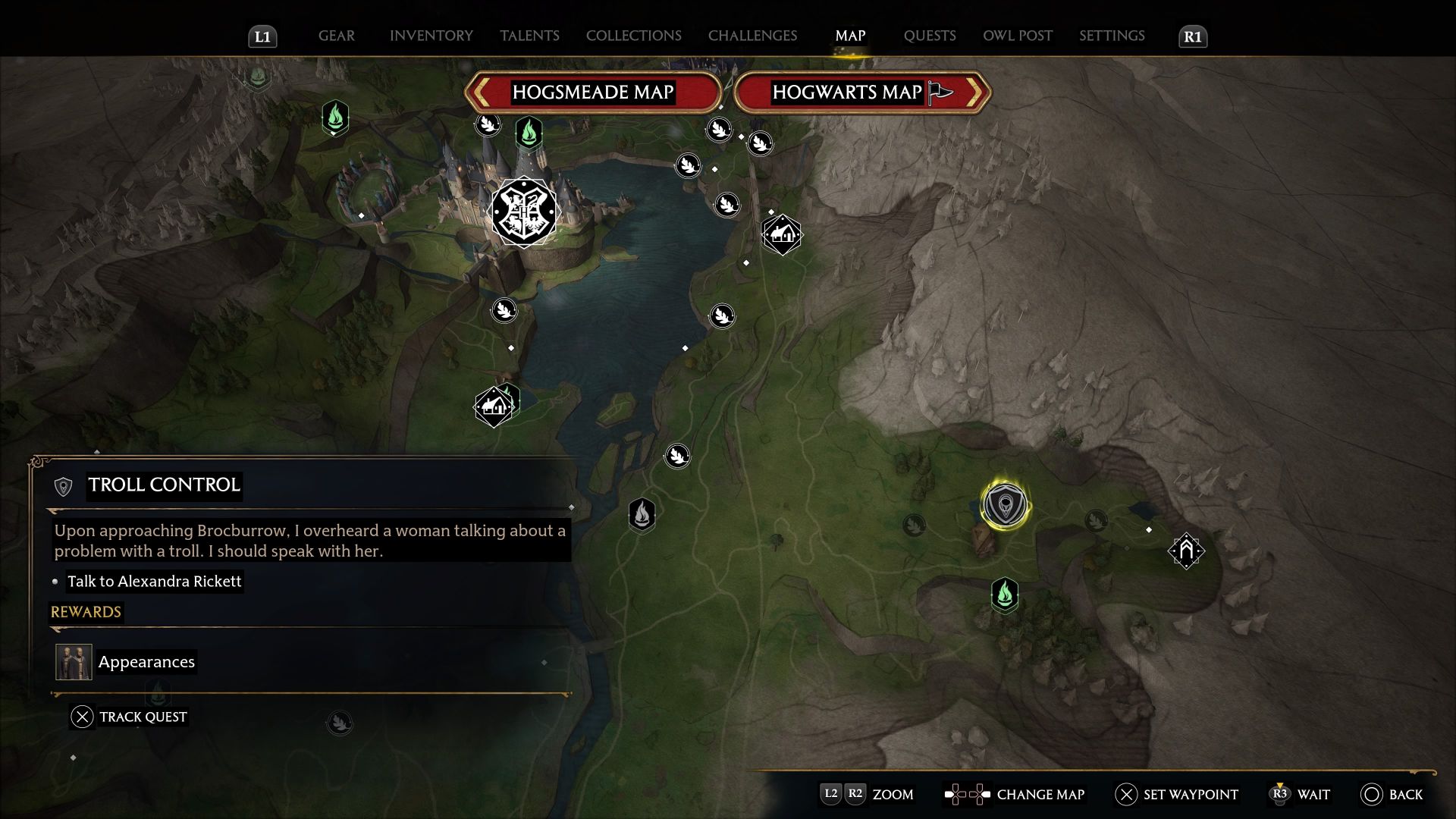Open the Gear tab

[336, 36]
